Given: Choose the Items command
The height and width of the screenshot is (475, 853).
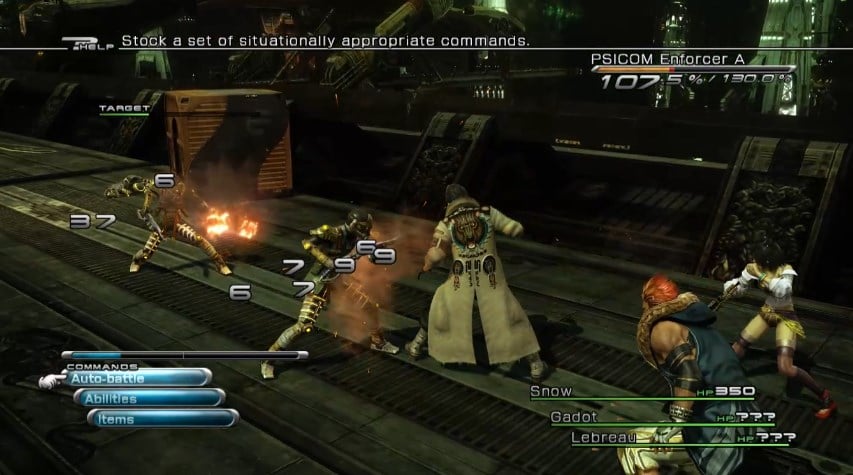Looking at the screenshot, I should coord(162,419).
